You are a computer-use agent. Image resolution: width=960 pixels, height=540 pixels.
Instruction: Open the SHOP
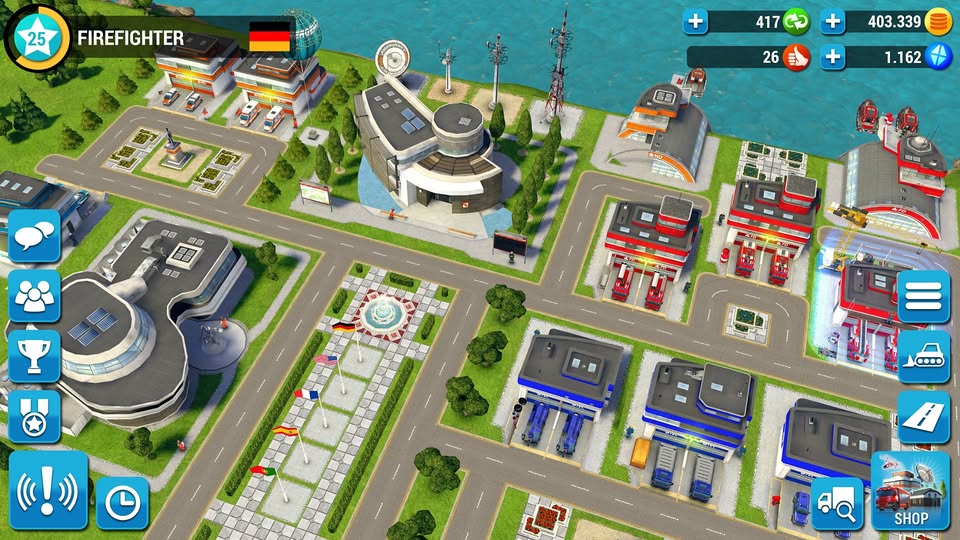pos(910,490)
